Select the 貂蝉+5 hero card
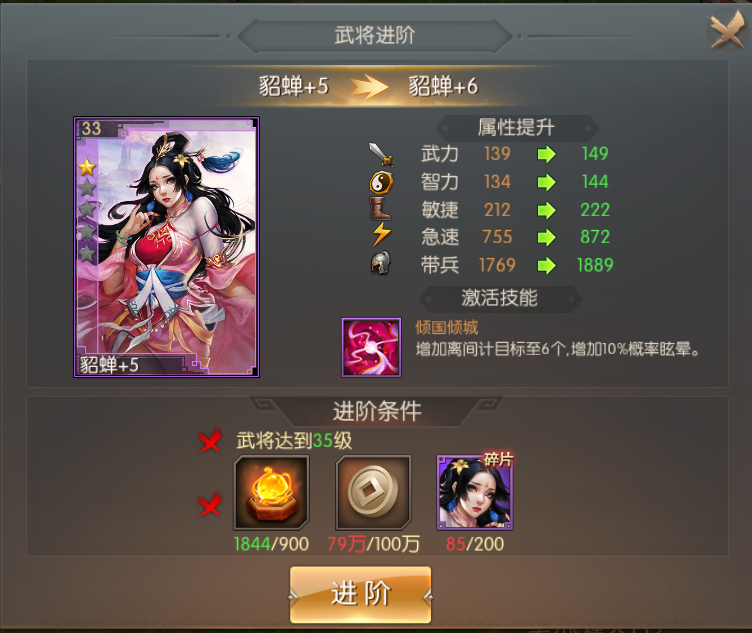 pyautogui.click(x=166, y=247)
